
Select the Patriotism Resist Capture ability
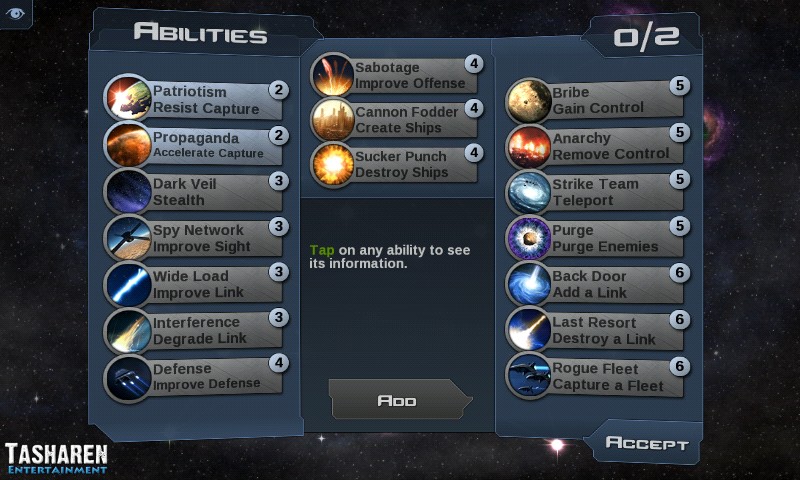(200, 100)
